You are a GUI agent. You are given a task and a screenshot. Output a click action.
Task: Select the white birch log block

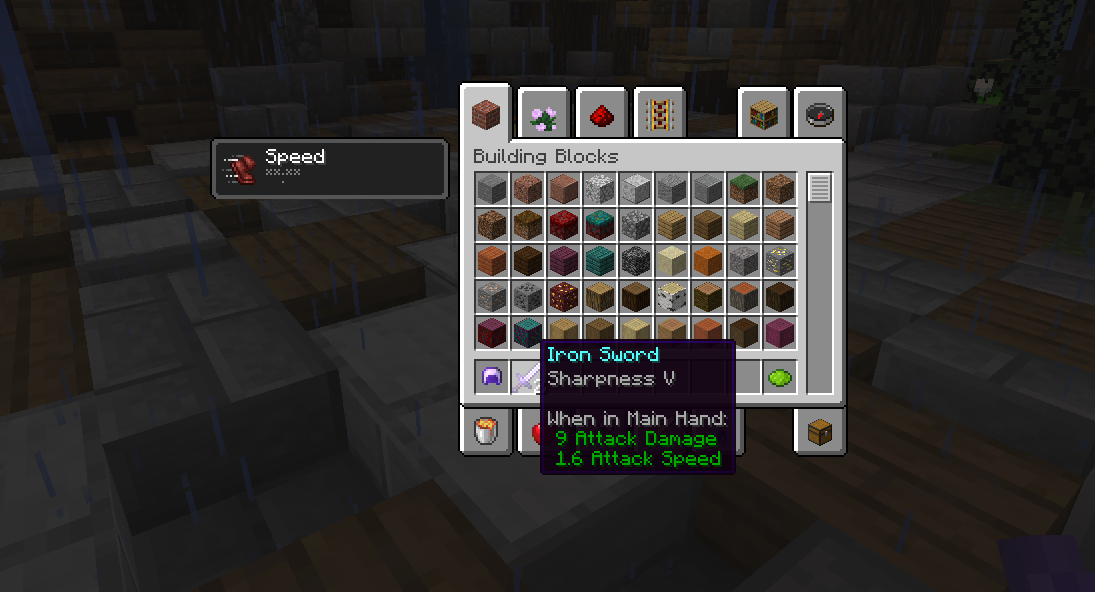671,296
